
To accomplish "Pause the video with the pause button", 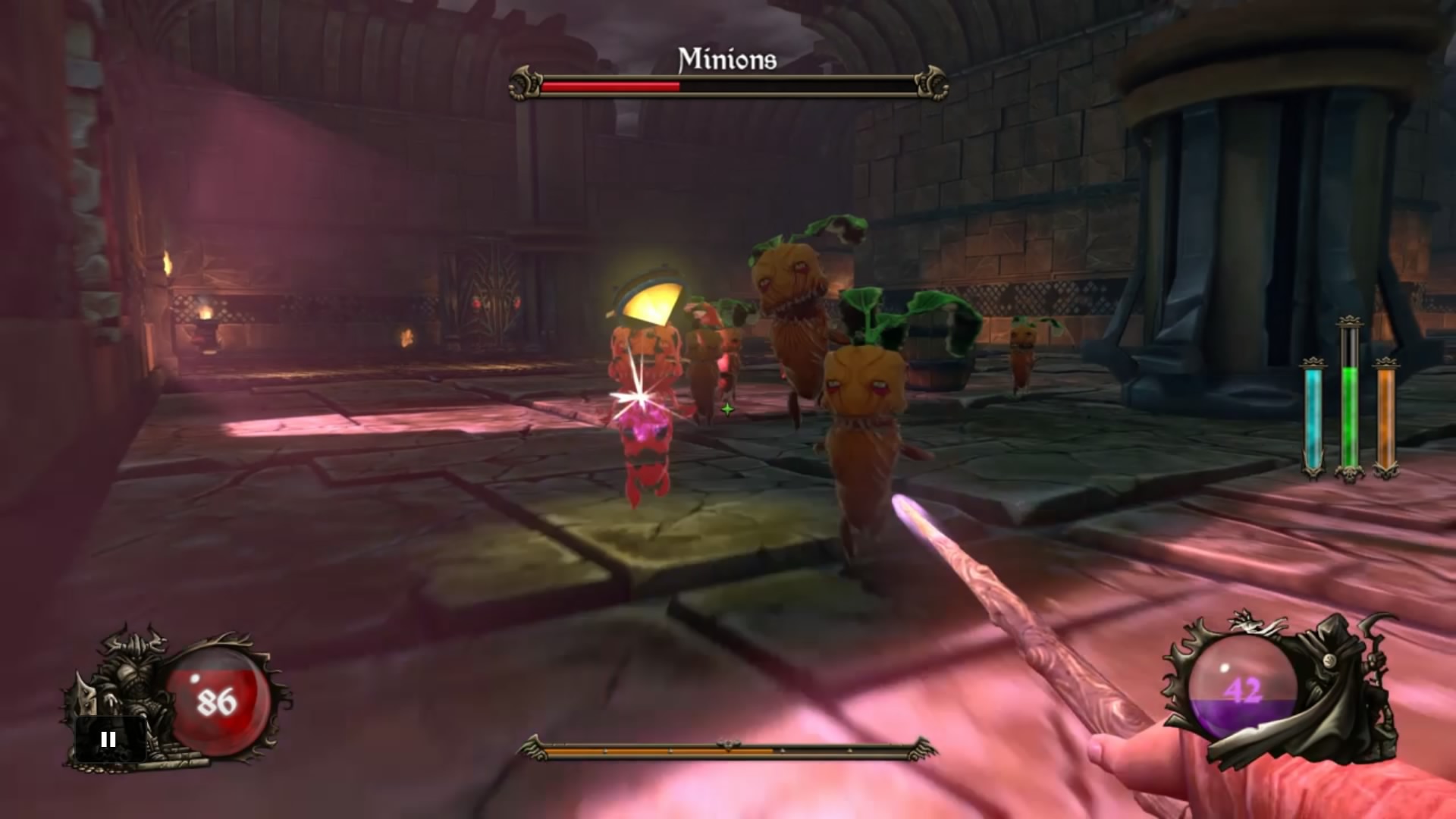I will pyautogui.click(x=108, y=739).
